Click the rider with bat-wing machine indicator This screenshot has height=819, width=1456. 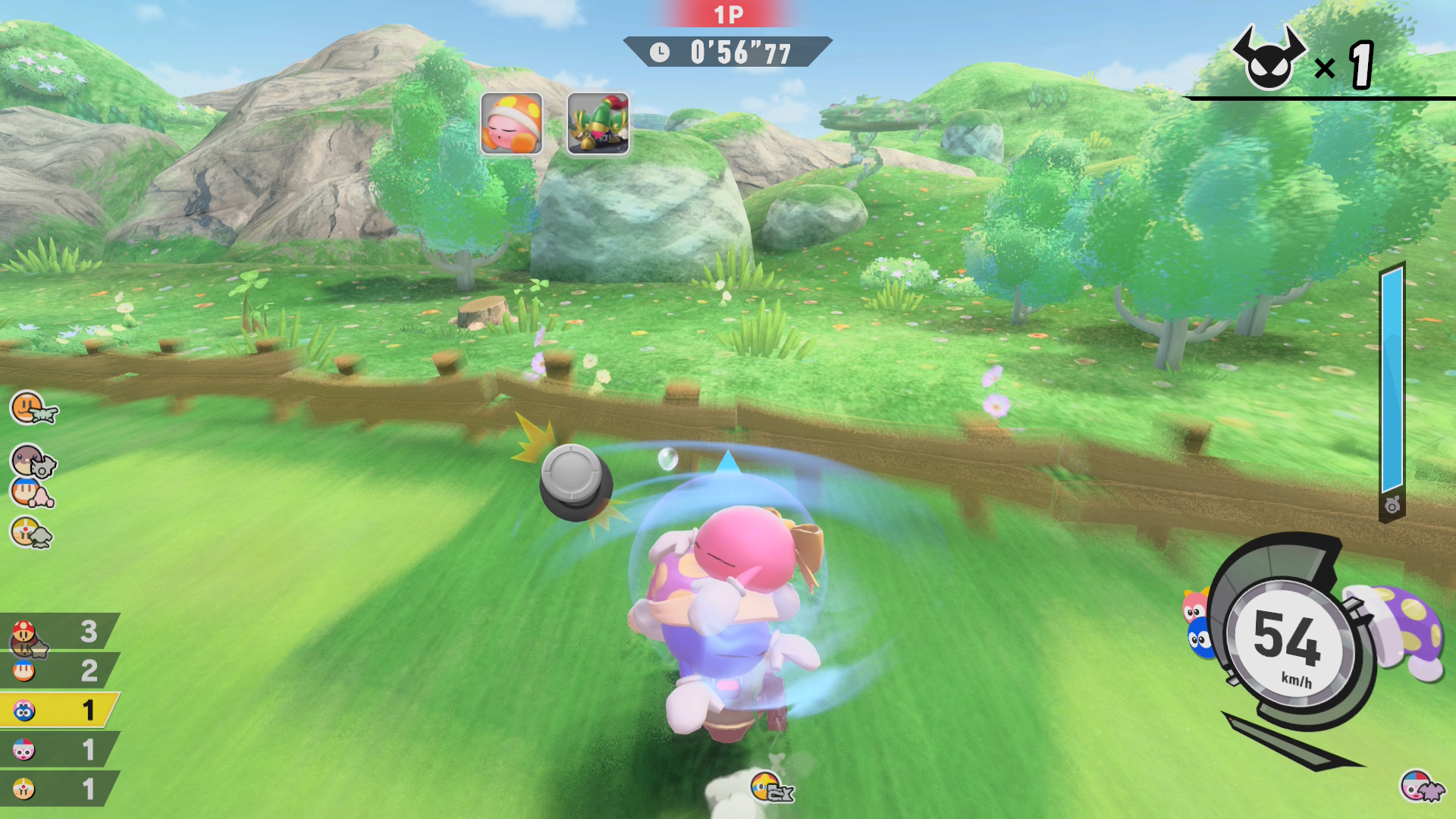point(1420,787)
